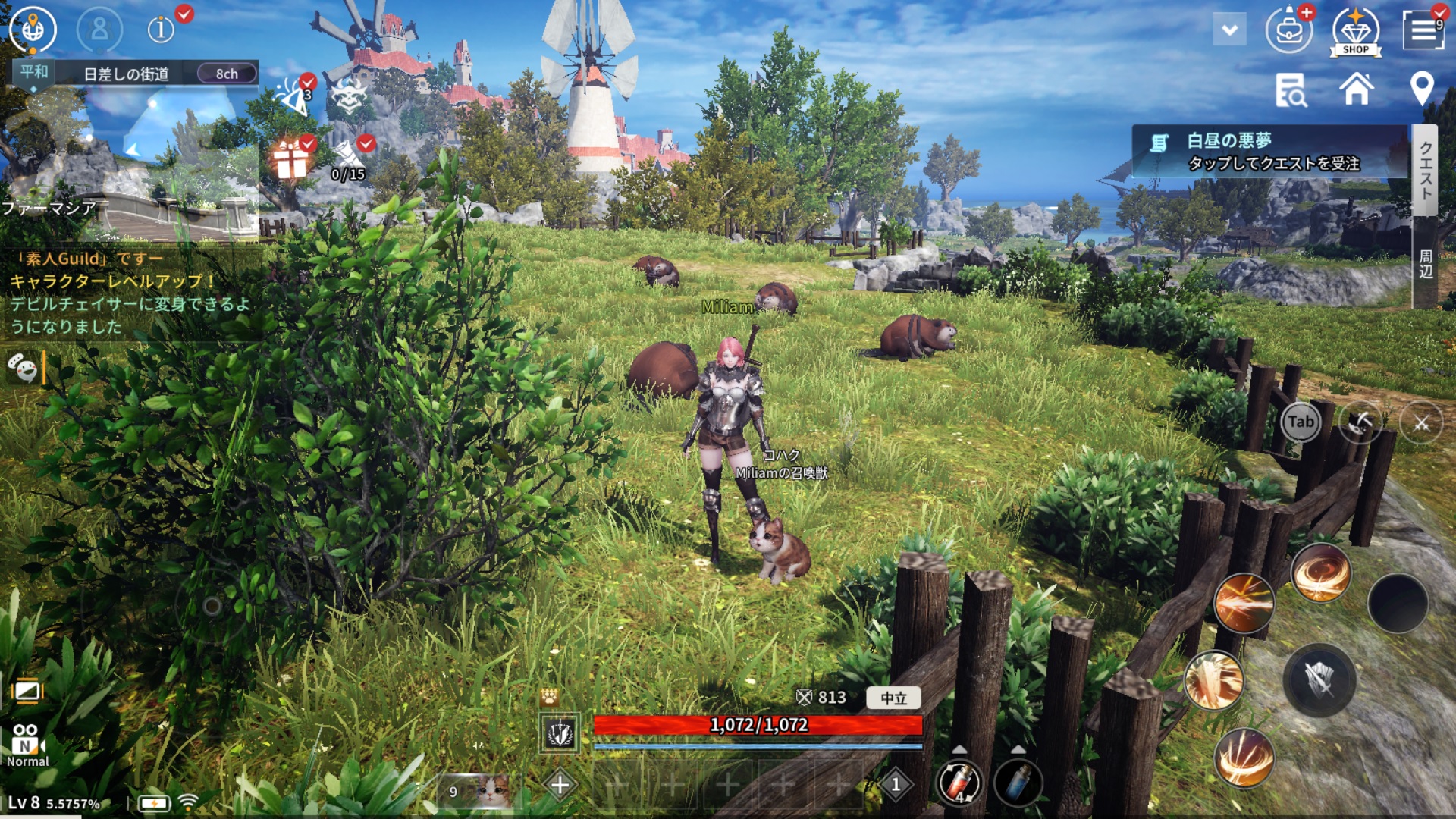Expand the dropdown arrow button

(1229, 30)
